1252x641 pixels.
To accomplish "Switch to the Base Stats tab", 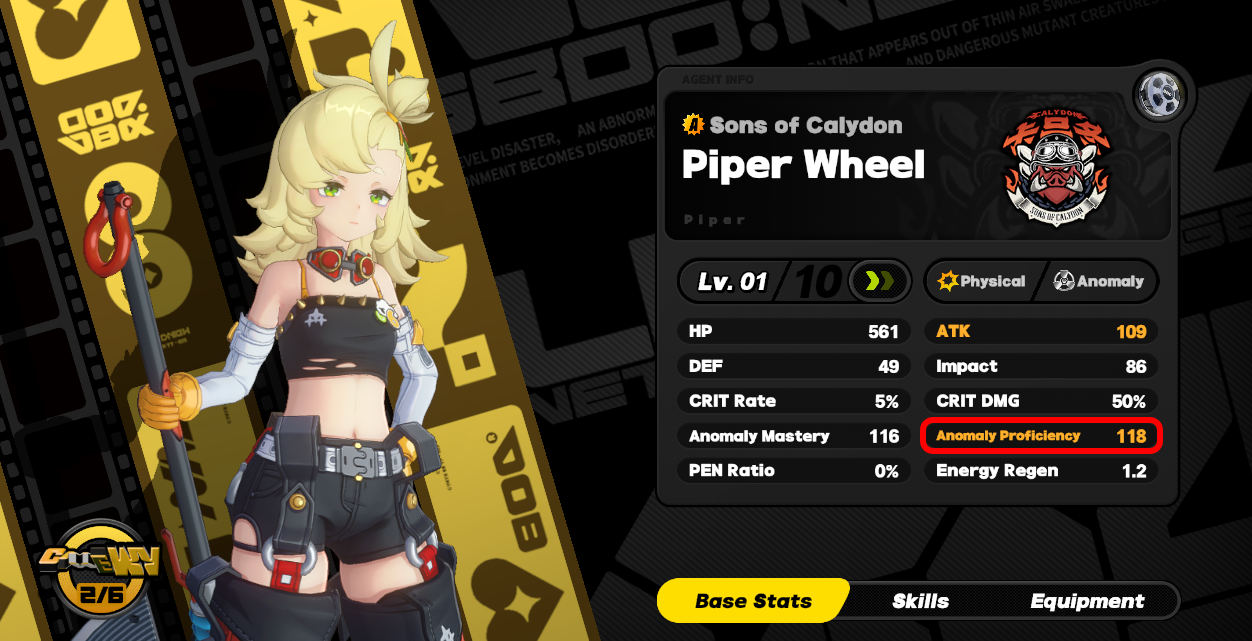I will coord(753,601).
